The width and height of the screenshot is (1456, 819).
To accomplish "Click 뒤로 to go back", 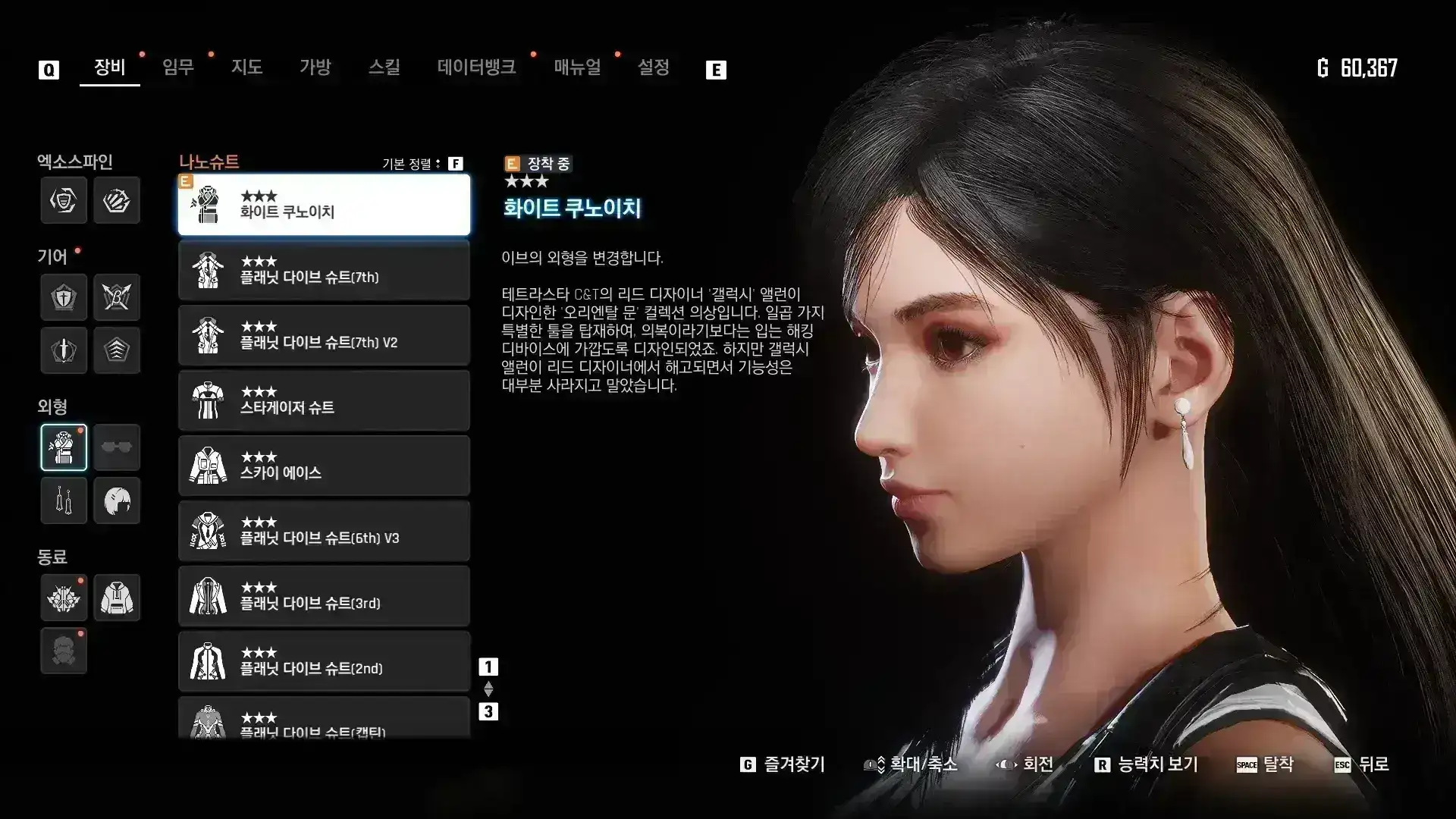I will [1365, 765].
